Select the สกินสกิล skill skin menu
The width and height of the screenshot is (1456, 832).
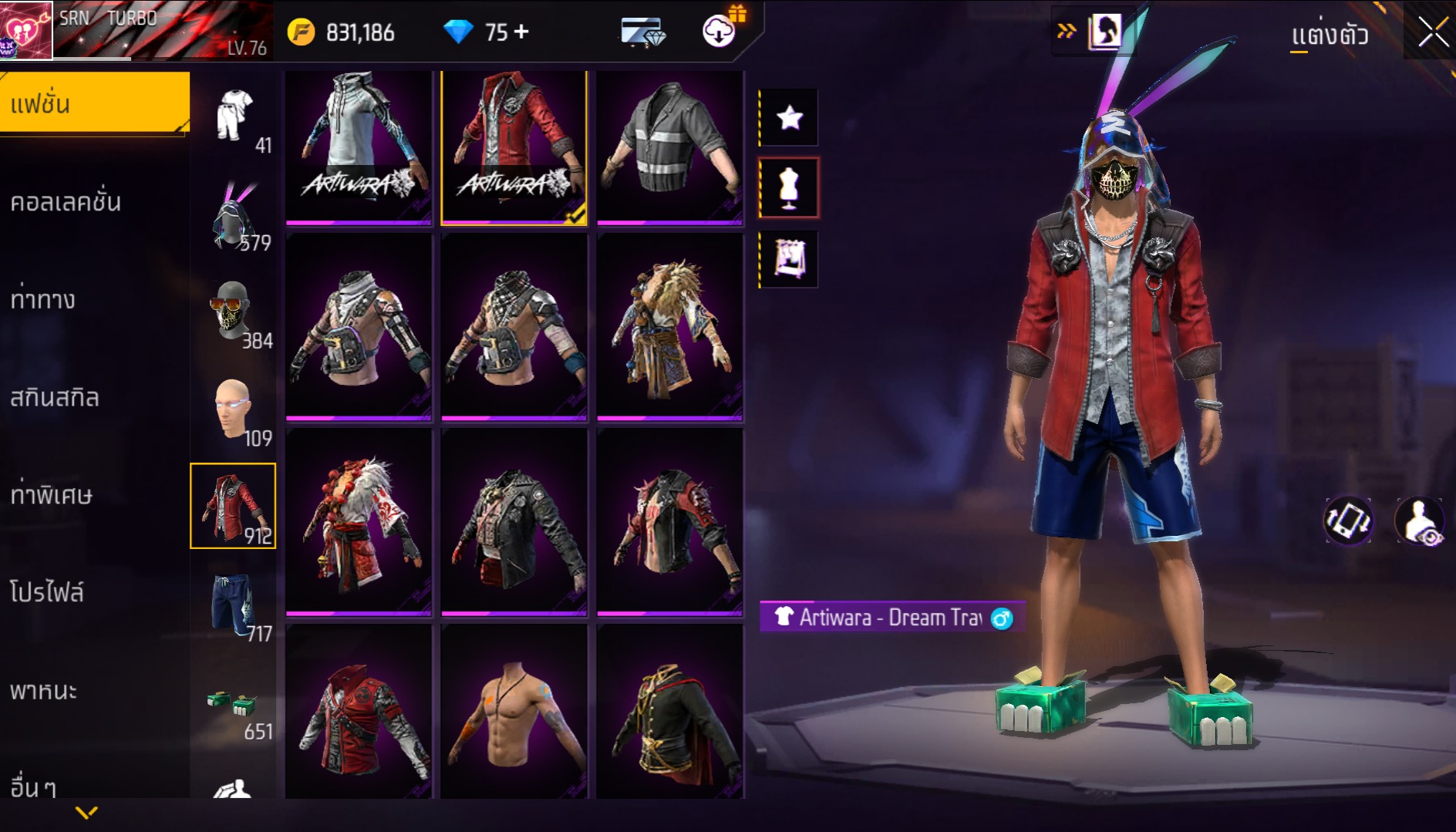(x=55, y=398)
